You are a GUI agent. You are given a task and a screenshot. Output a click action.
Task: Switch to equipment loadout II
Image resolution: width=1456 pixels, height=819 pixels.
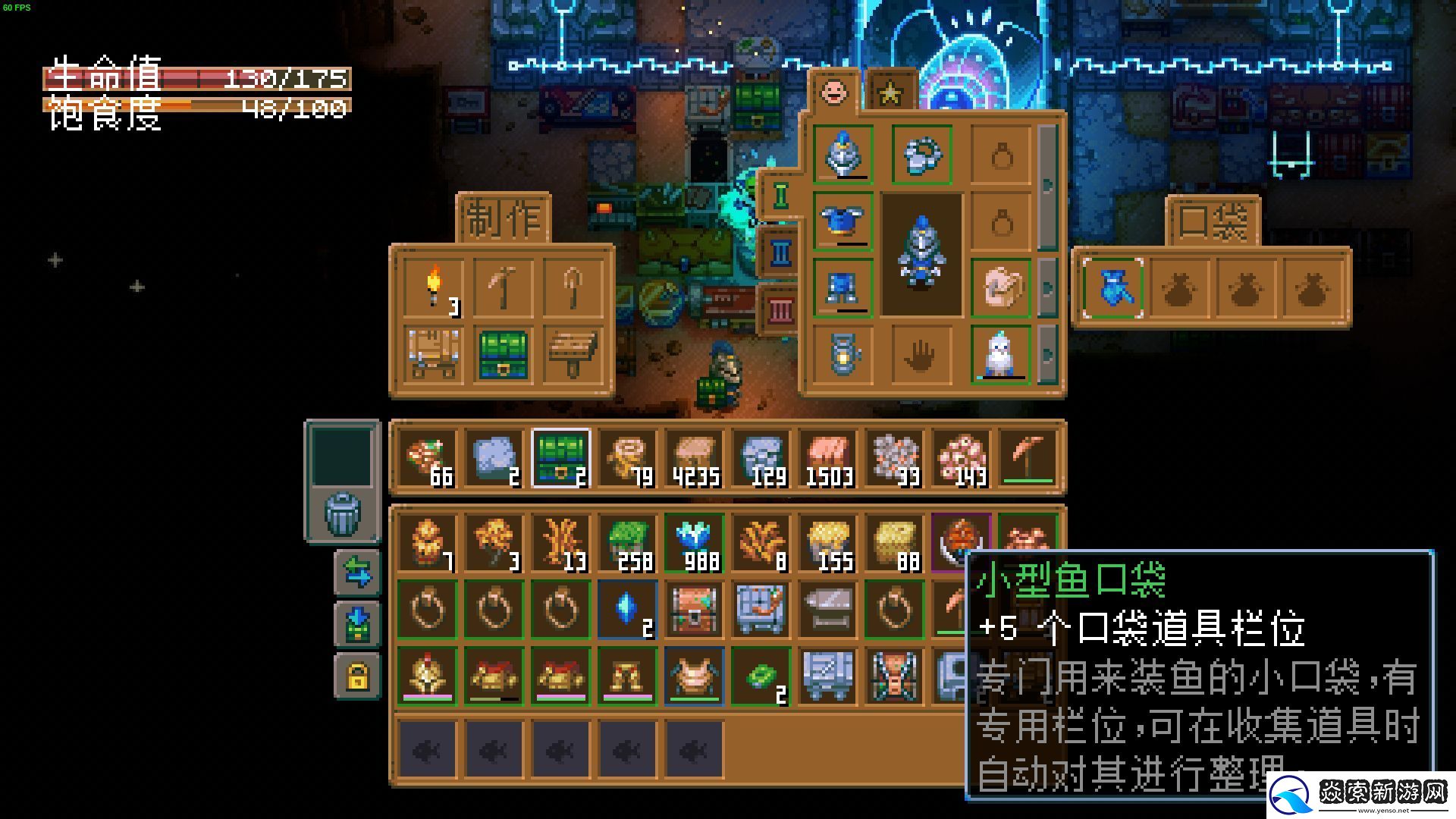[x=780, y=252]
